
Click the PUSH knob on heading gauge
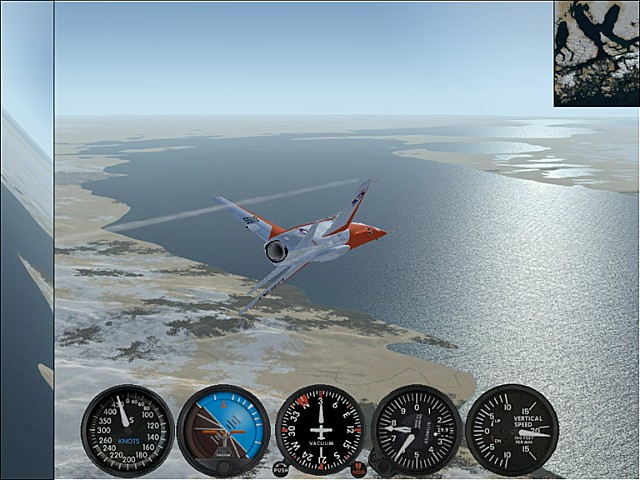[x=281, y=469]
